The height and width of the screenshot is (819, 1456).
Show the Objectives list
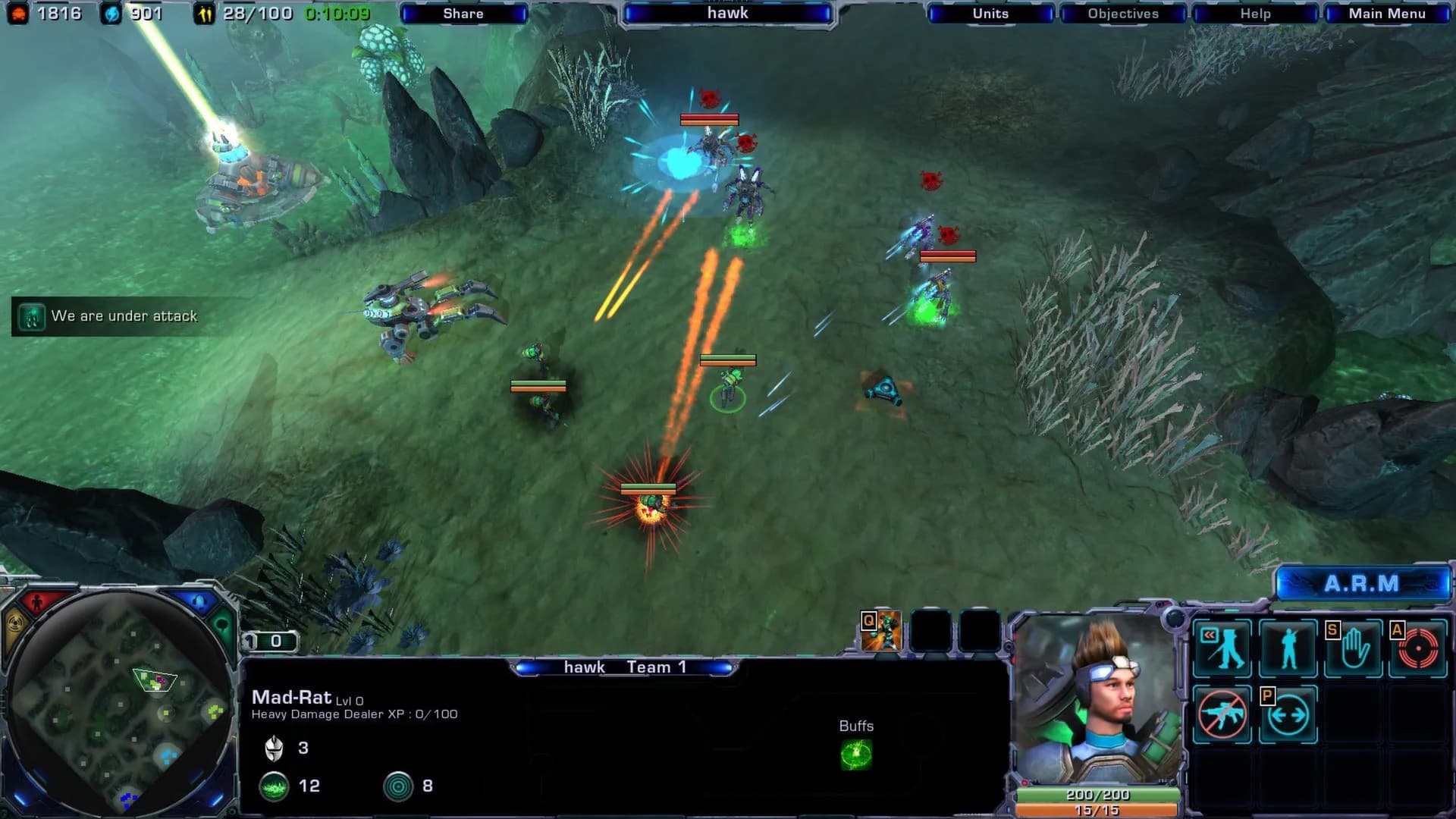tap(1123, 14)
